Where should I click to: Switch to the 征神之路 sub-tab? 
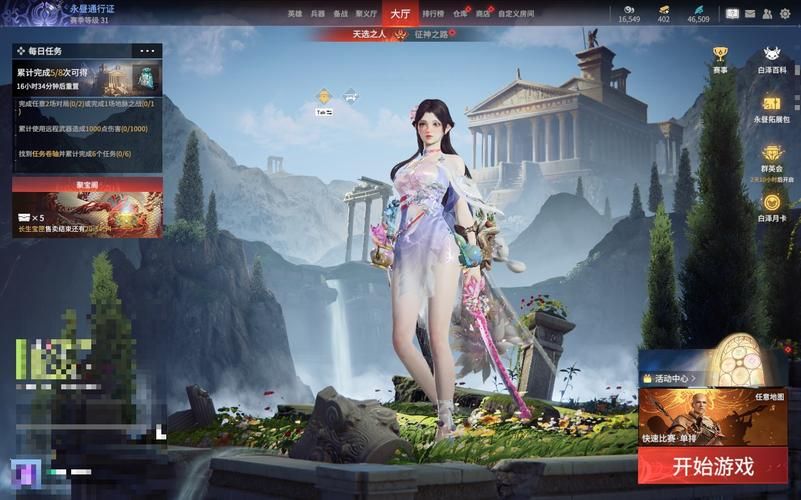tap(431, 34)
